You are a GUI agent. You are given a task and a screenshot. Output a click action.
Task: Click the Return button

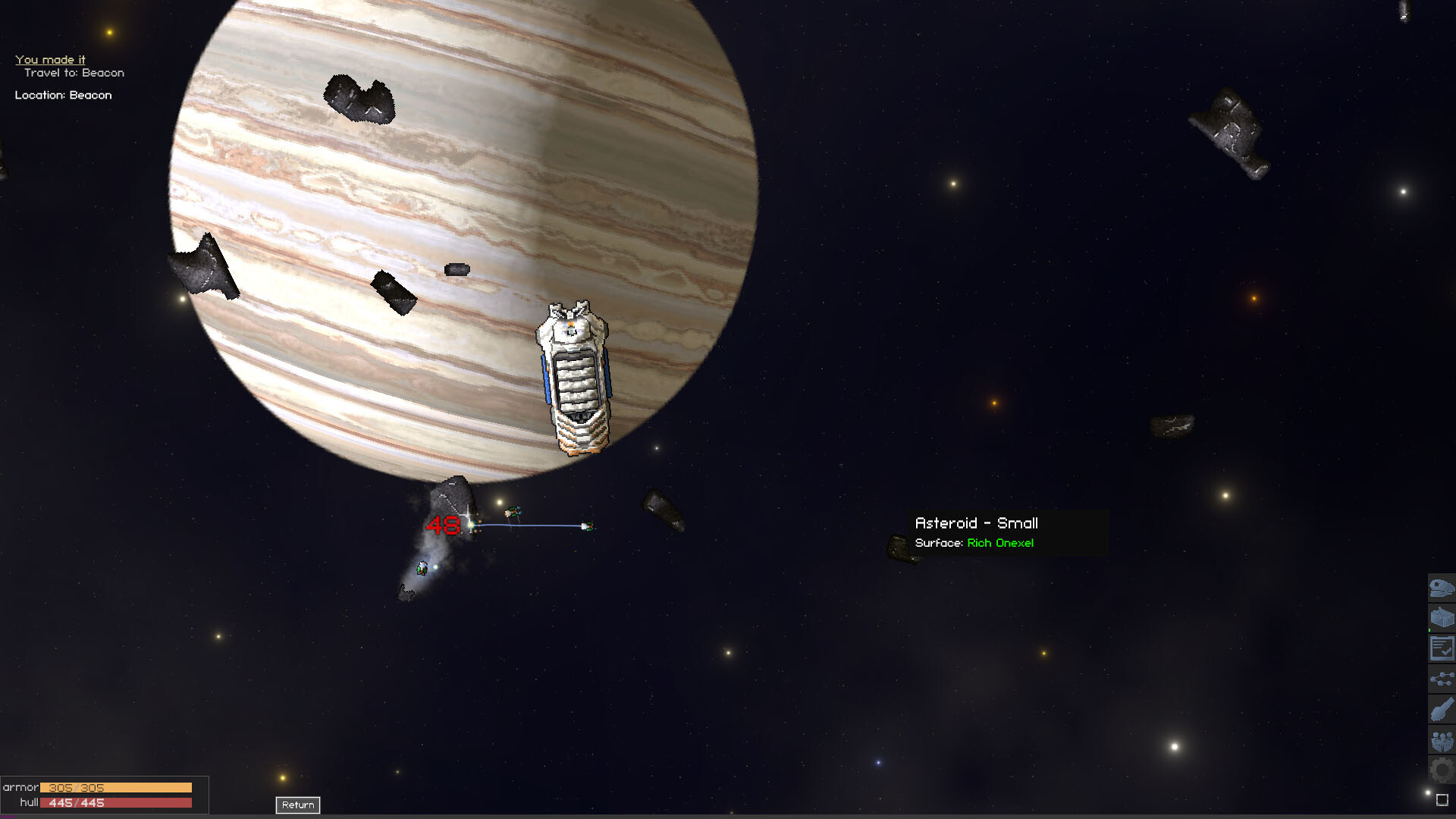297,805
